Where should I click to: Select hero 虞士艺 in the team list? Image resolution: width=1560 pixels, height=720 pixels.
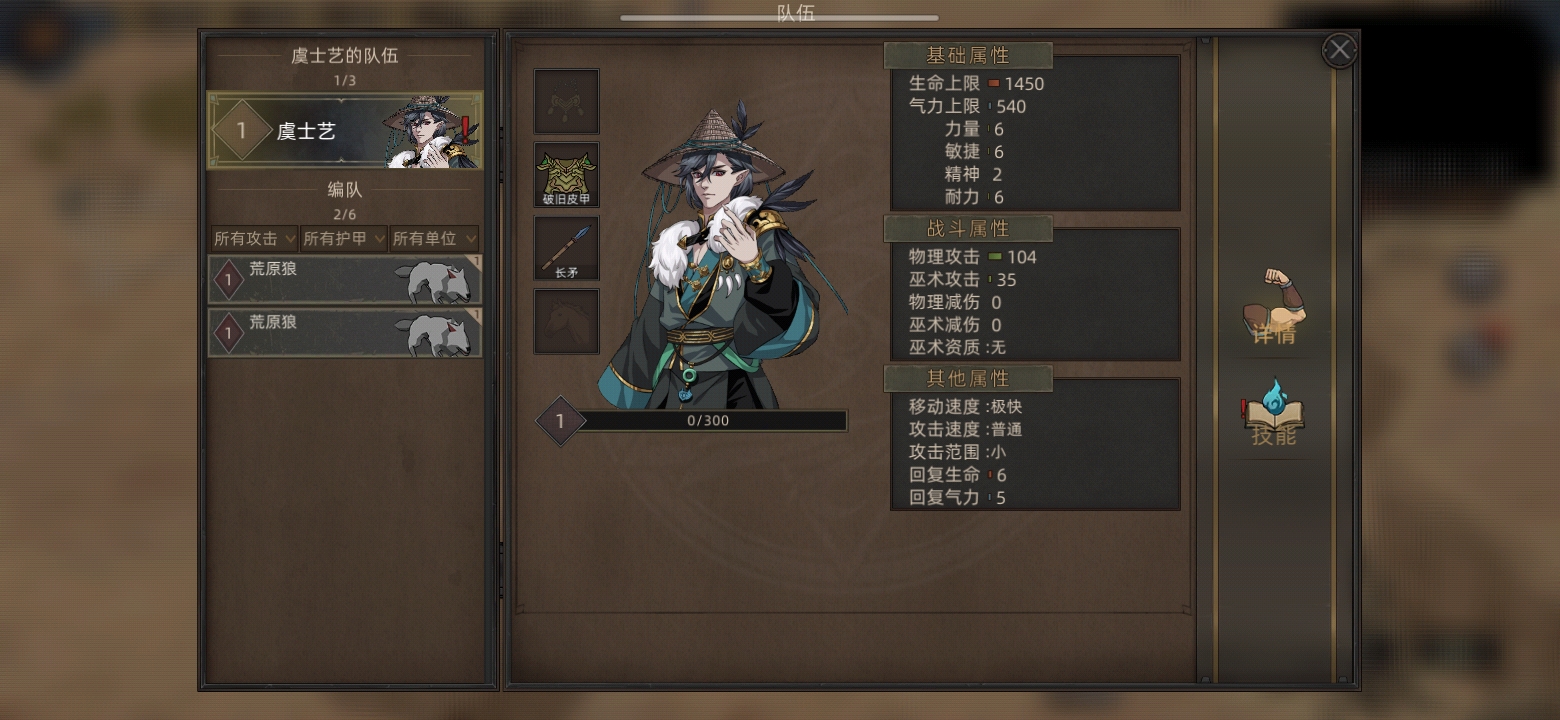tap(344, 130)
